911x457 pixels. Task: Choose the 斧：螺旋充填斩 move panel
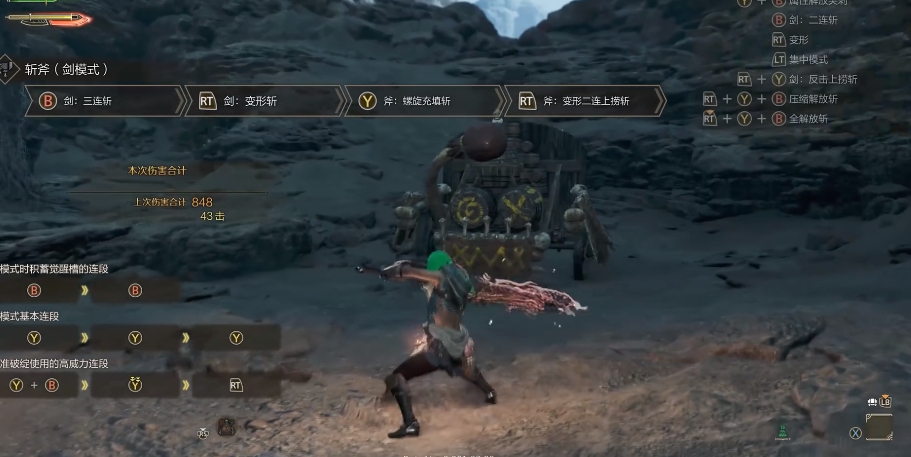pyautogui.click(x=425, y=101)
